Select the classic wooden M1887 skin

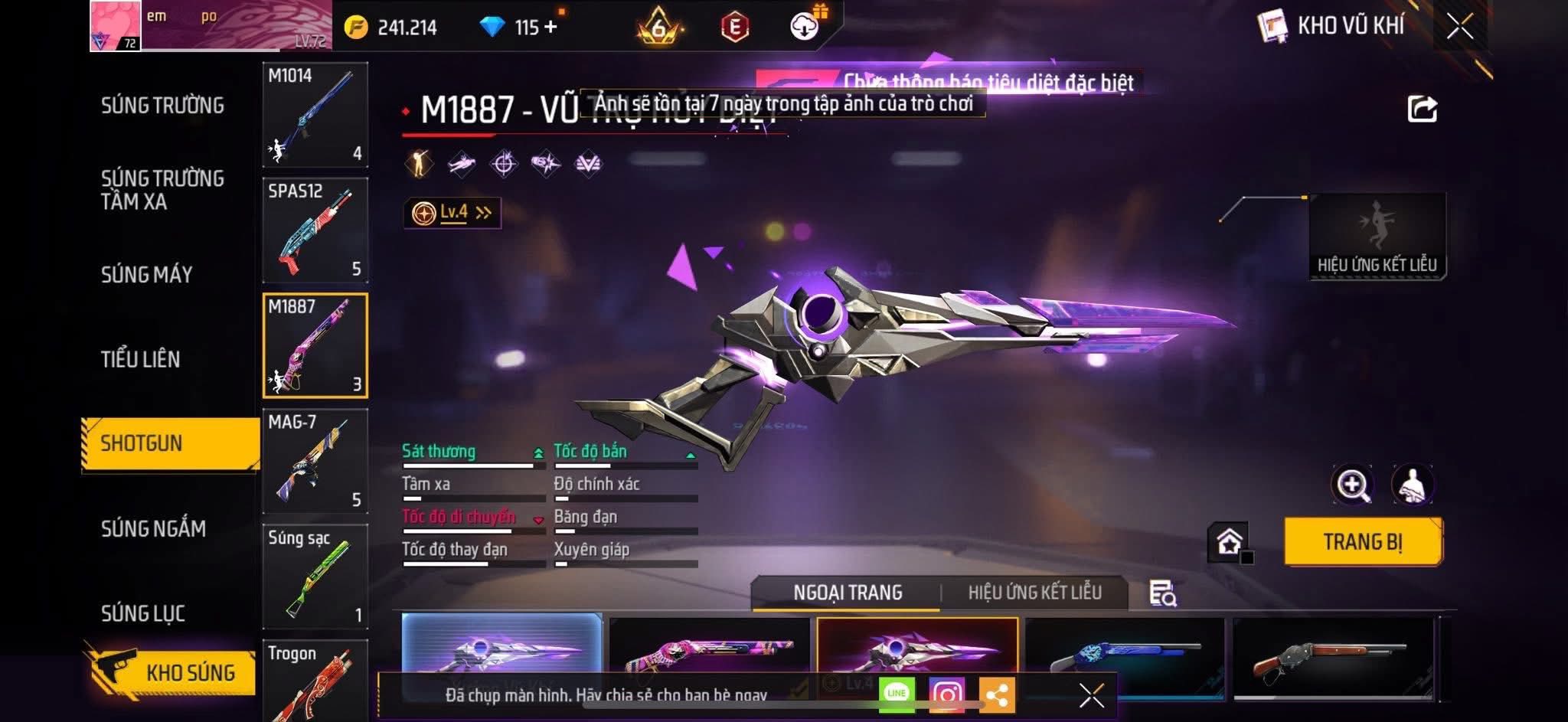click(1332, 658)
